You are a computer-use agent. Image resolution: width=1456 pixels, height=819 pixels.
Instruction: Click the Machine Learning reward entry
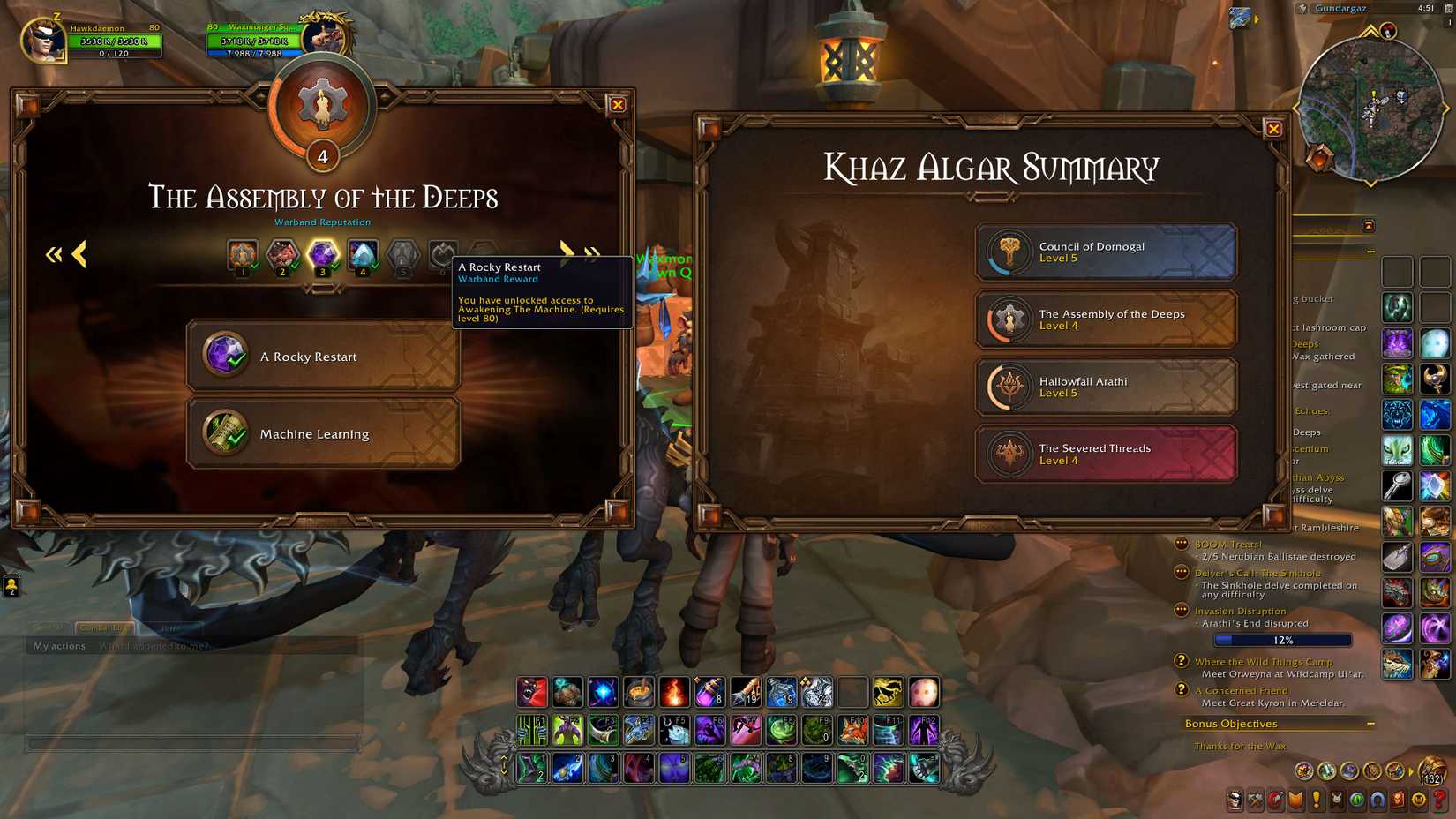322,433
